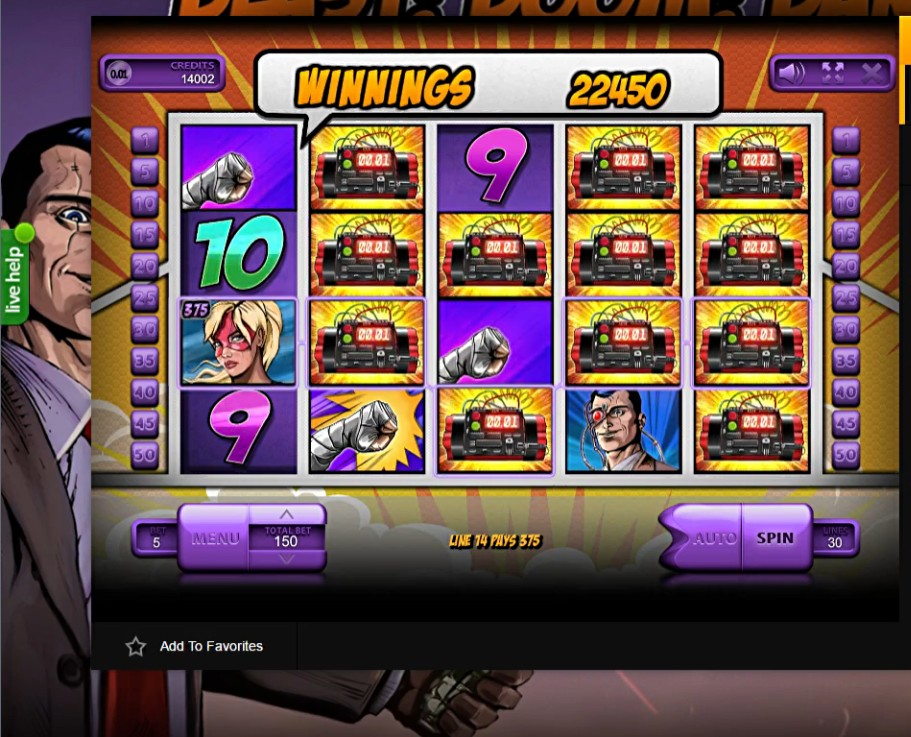The image size is (911, 737).
Task: Switch the game to fullscreen
Action: (832, 73)
